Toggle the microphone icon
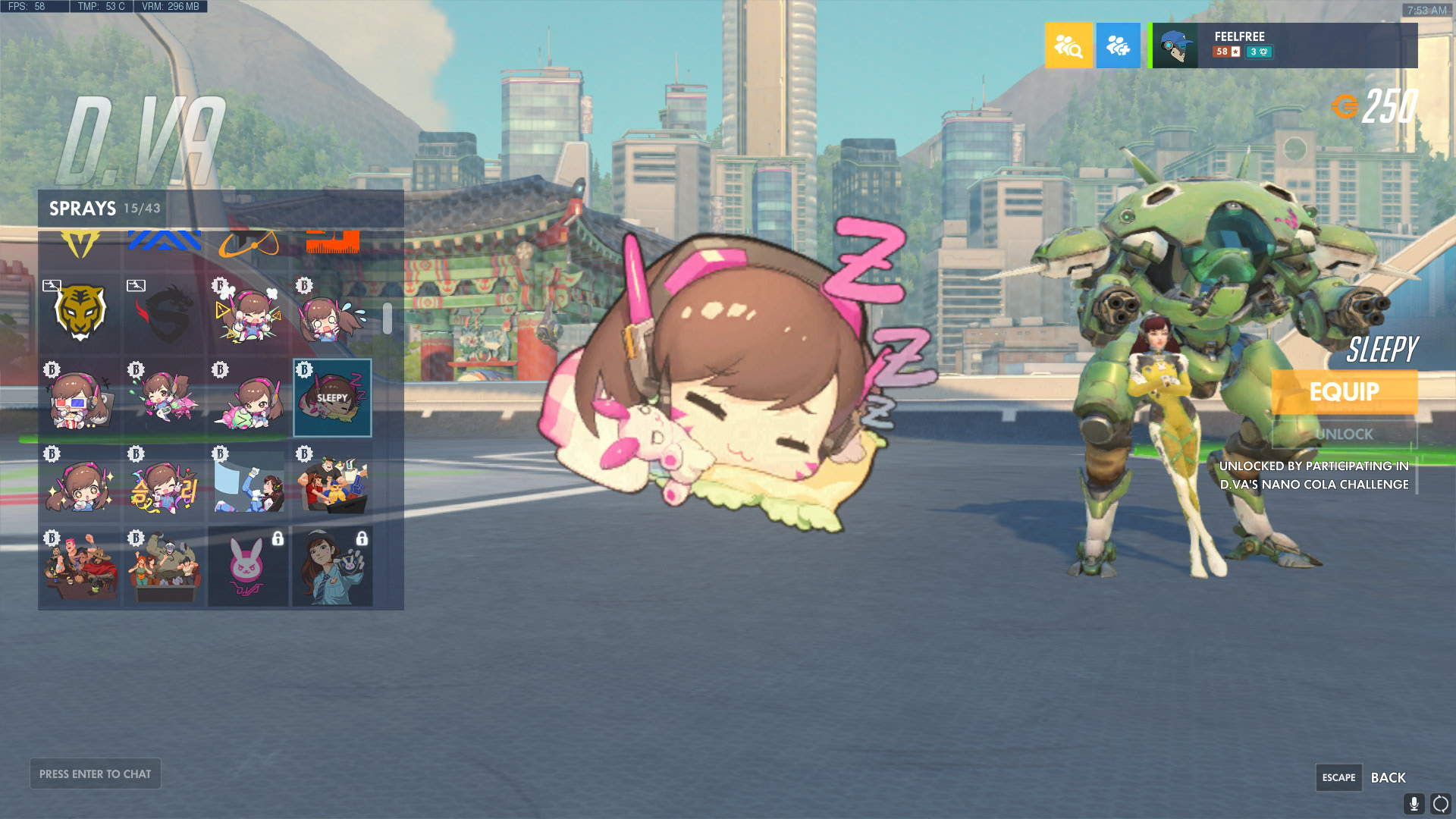 pos(1414,803)
